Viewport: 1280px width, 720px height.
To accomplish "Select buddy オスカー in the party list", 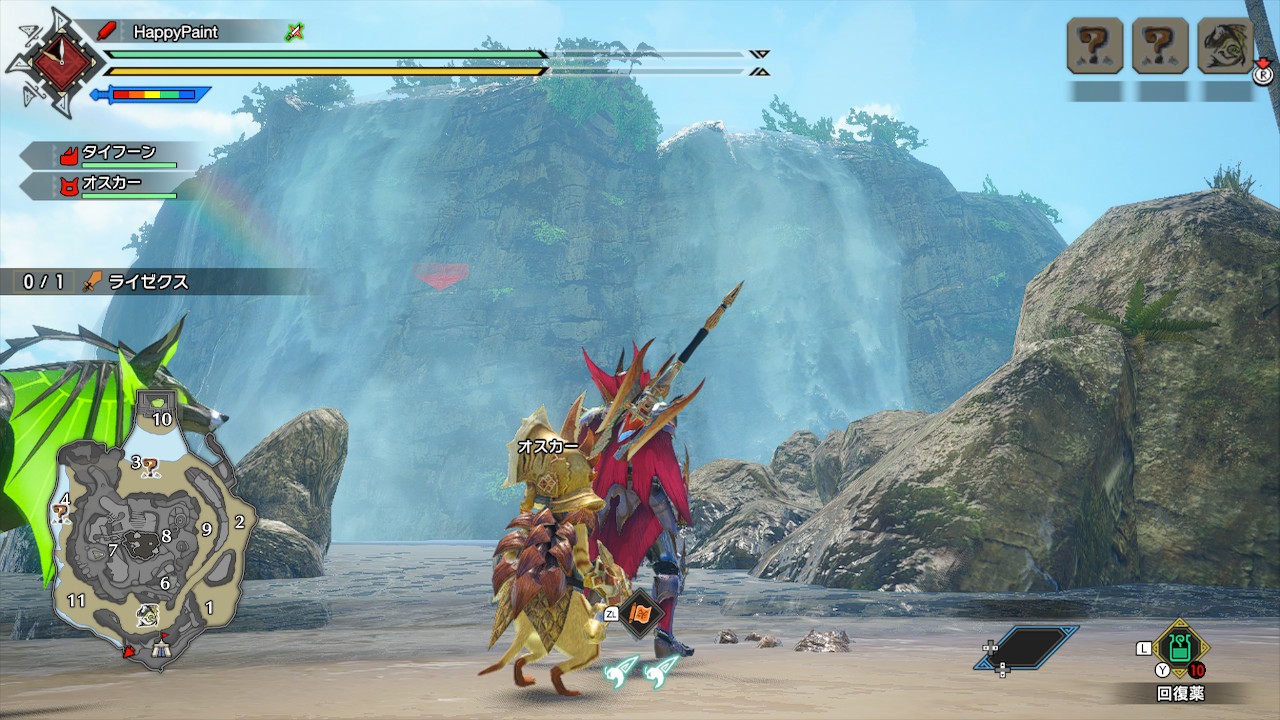I will 110,185.
